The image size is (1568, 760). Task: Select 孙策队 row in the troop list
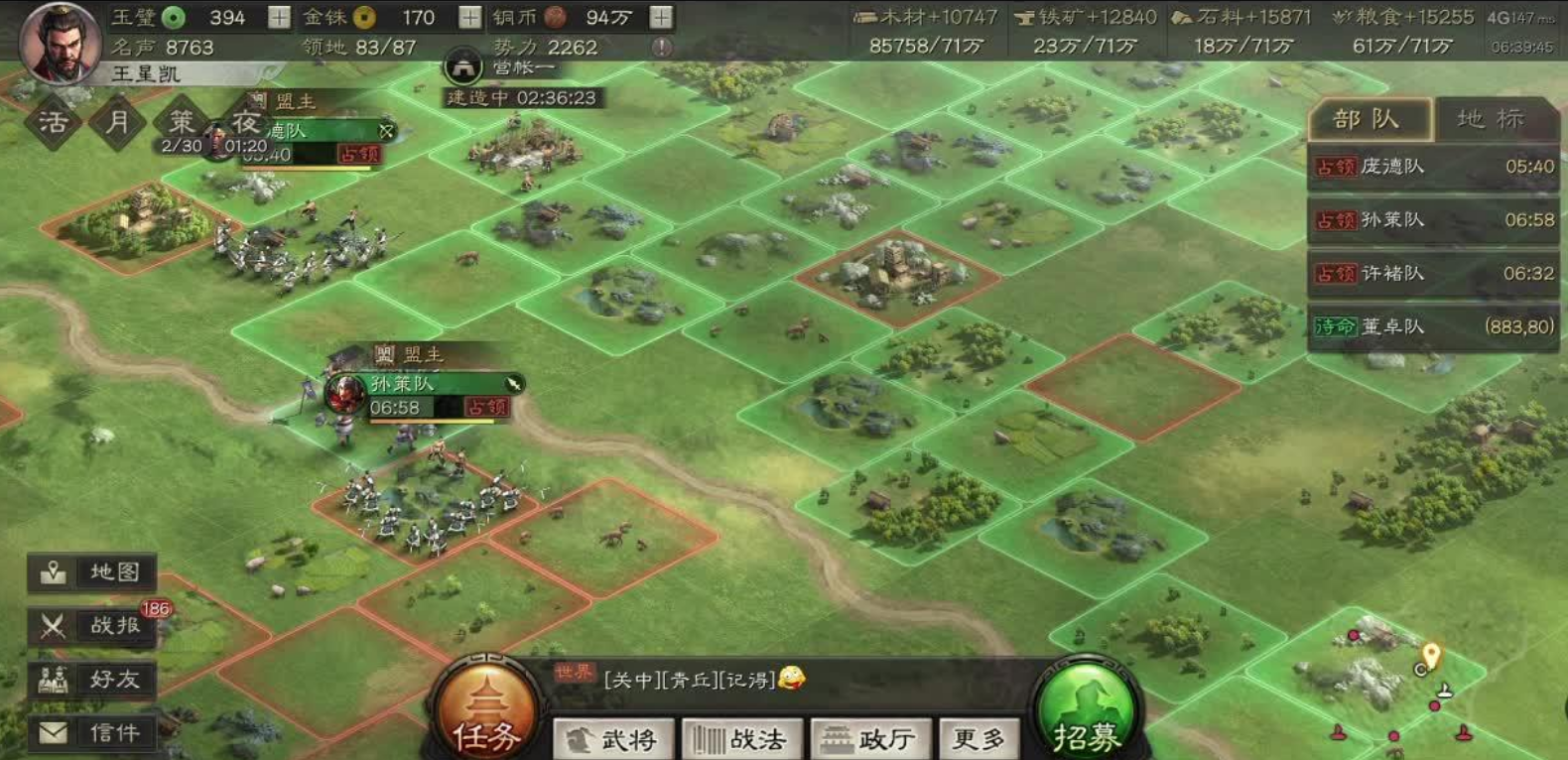[x=1432, y=220]
